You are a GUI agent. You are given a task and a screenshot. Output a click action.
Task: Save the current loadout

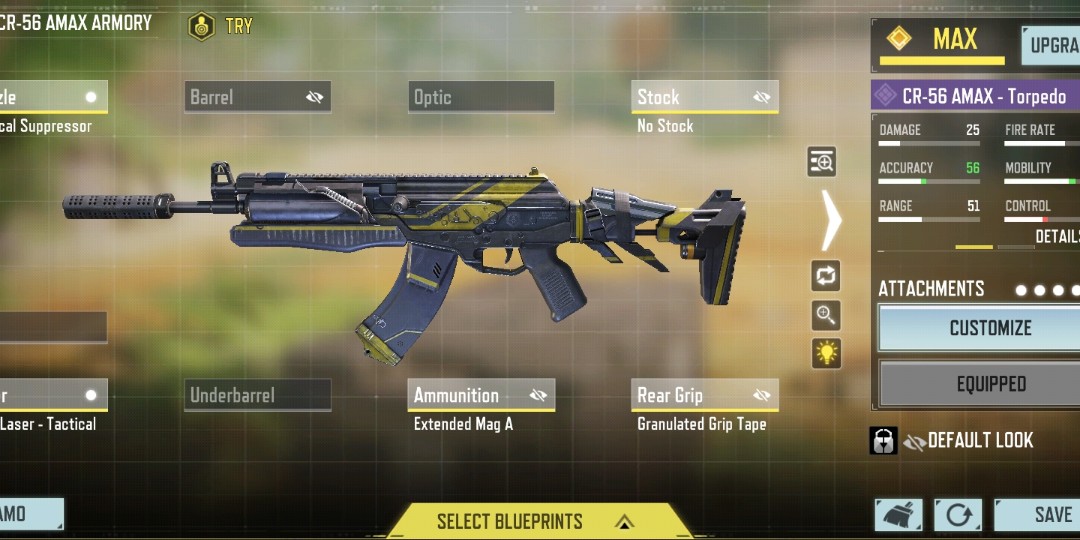[1040, 514]
